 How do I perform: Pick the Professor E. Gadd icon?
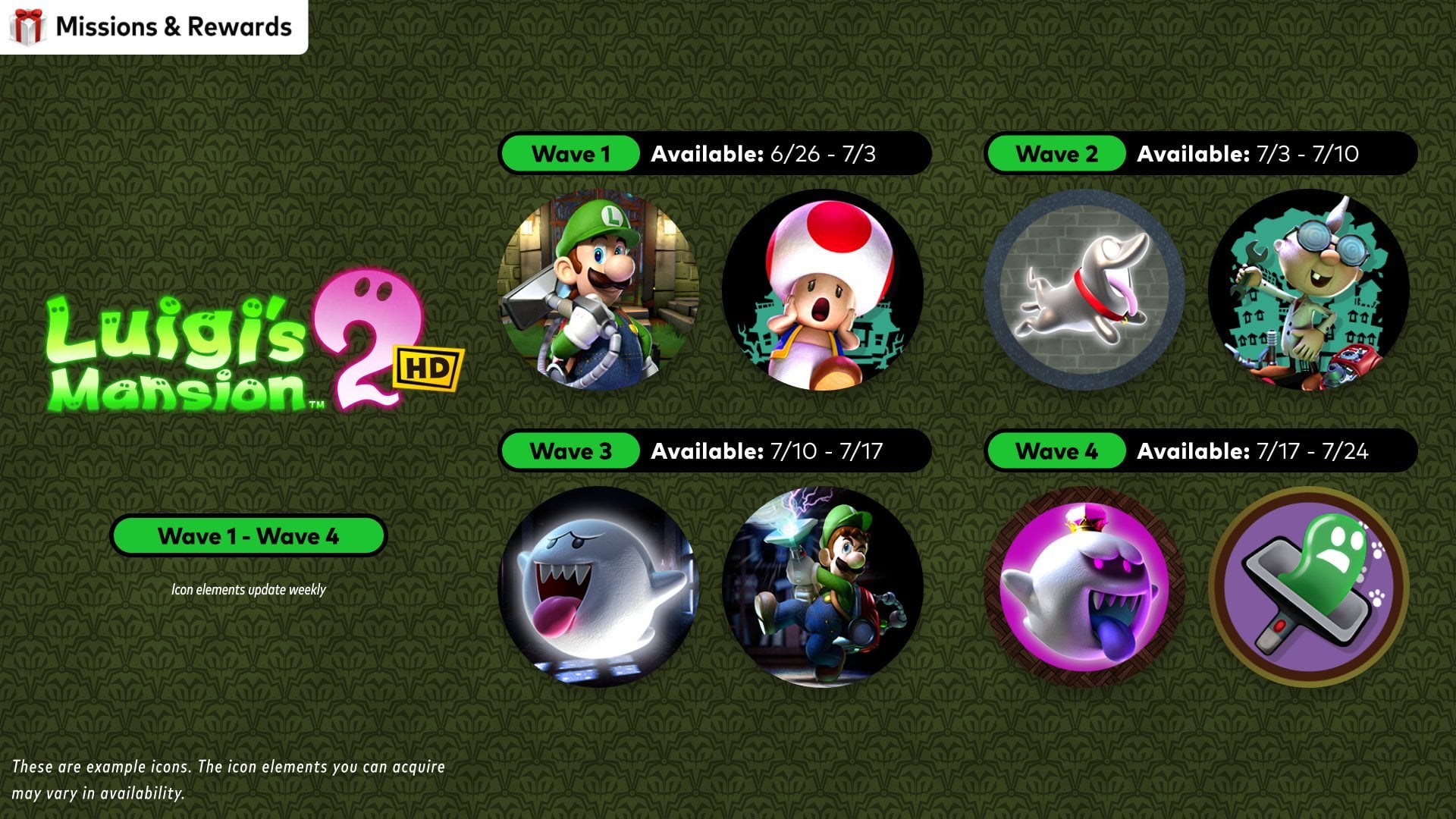pos(1308,290)
